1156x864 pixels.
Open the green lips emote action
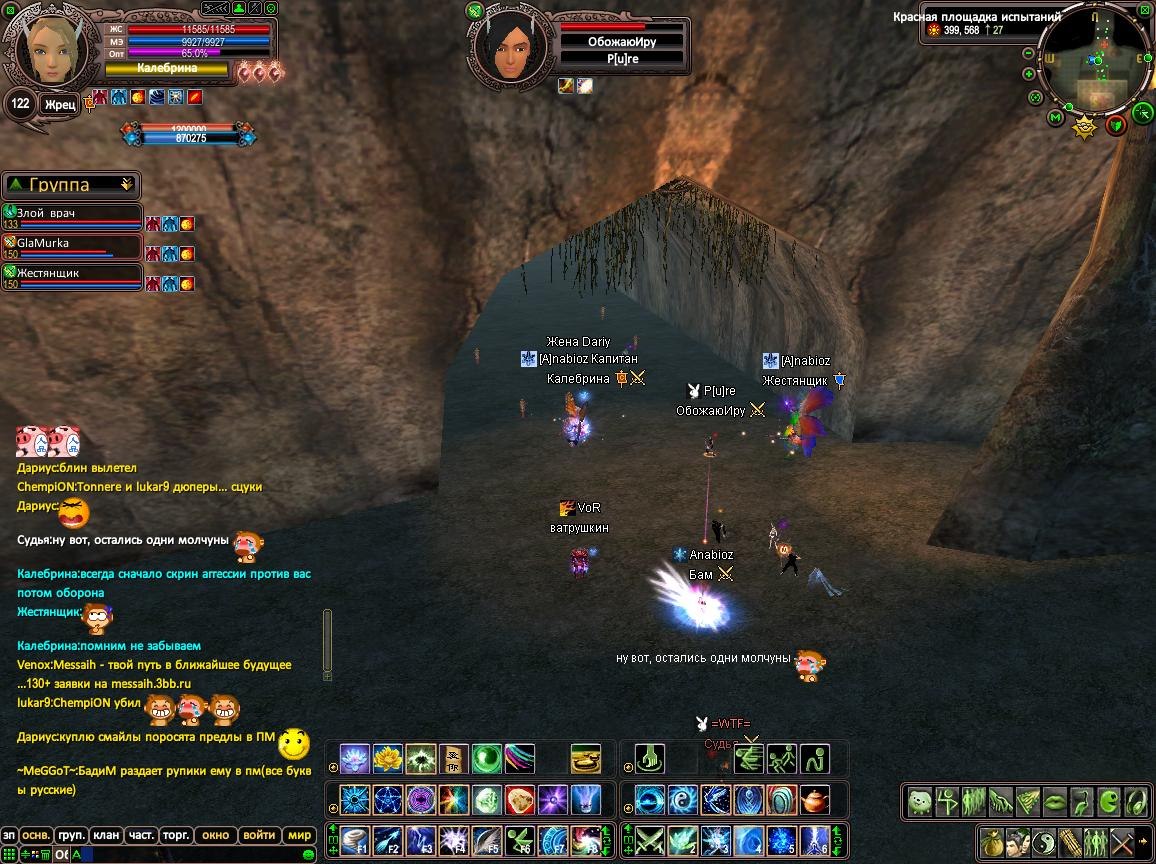[1054, 801]
